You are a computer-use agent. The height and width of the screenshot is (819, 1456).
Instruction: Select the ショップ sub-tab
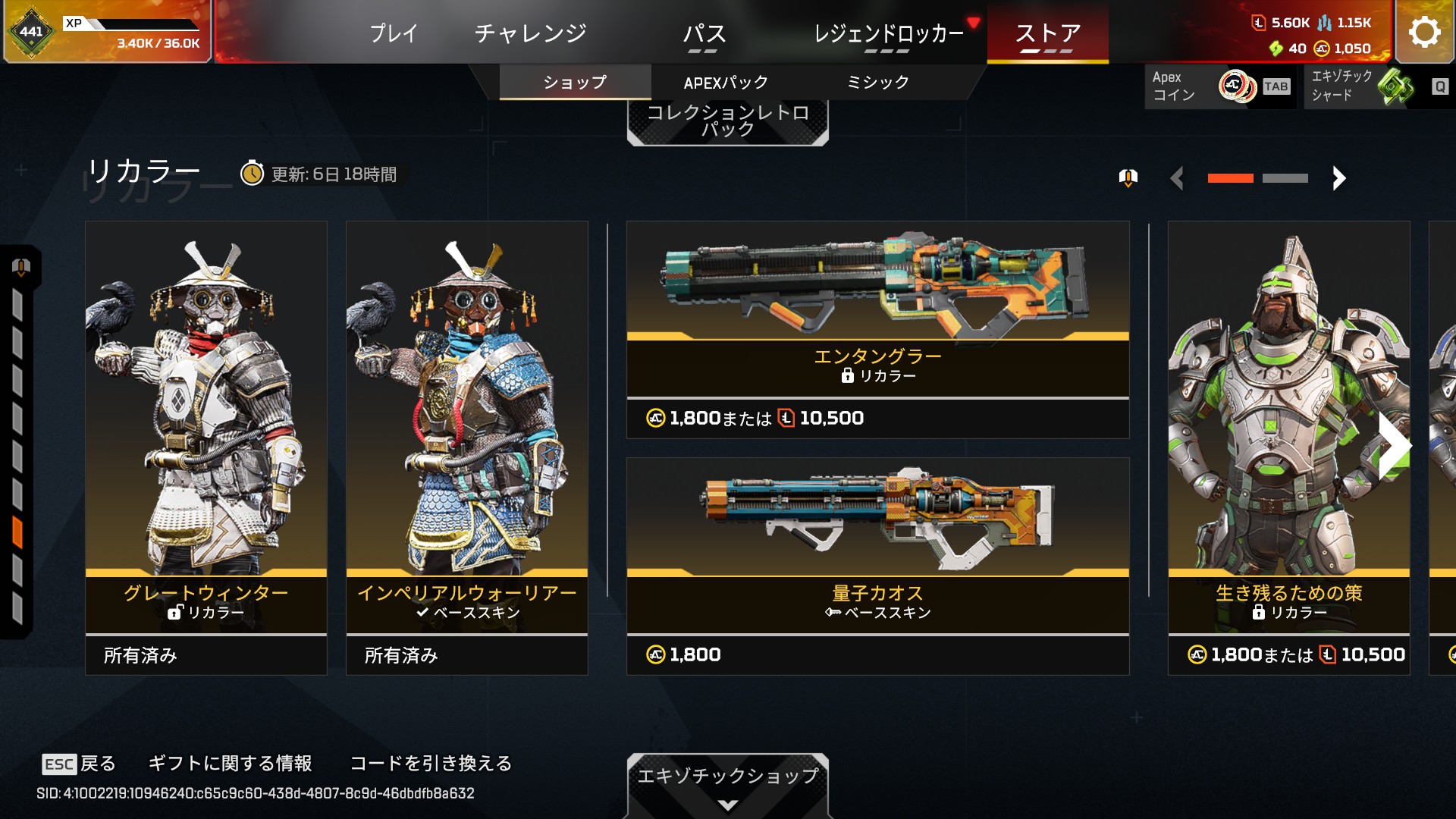575,83
